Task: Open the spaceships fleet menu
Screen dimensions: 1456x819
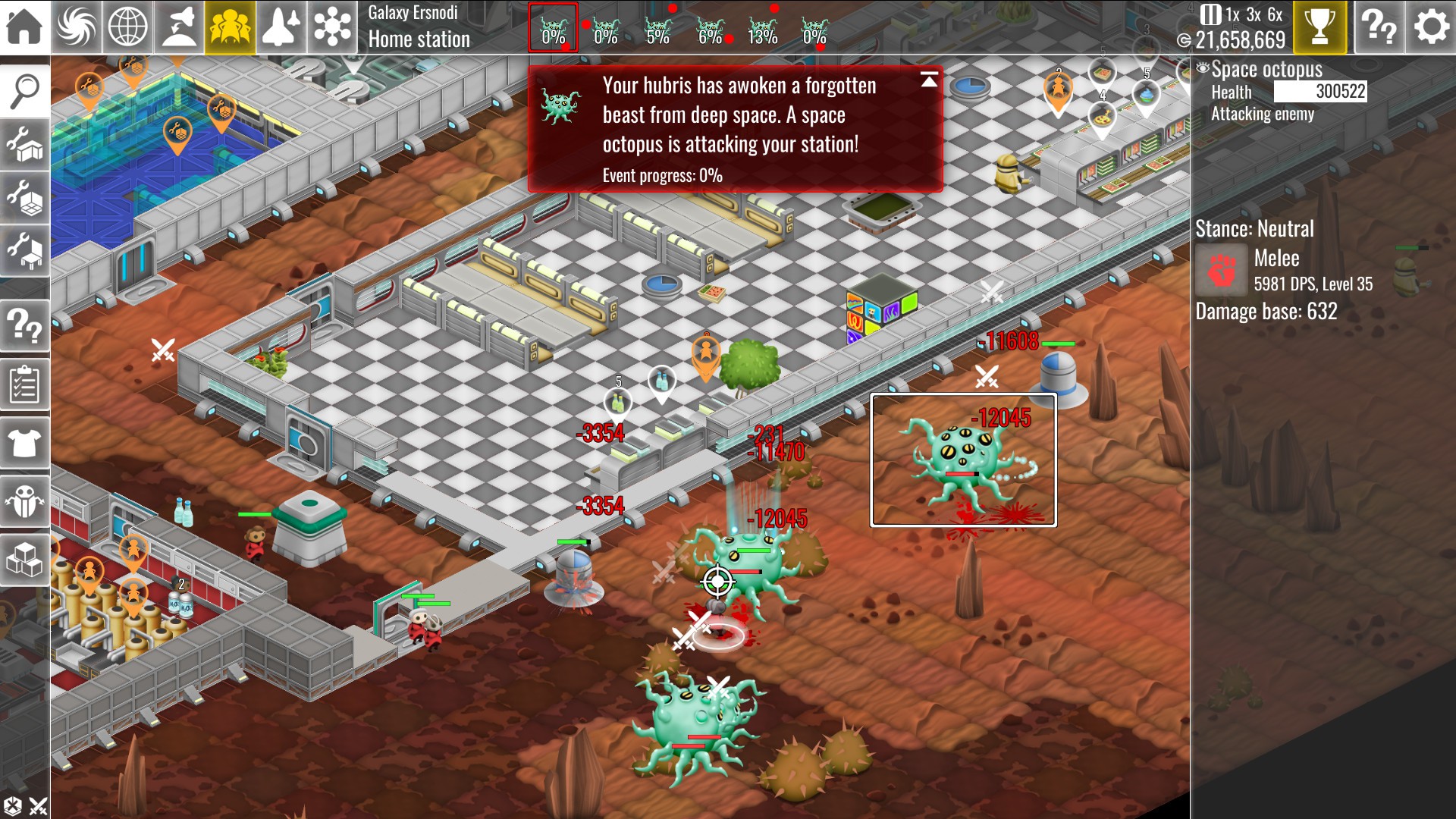Action: tap(281, 27)
